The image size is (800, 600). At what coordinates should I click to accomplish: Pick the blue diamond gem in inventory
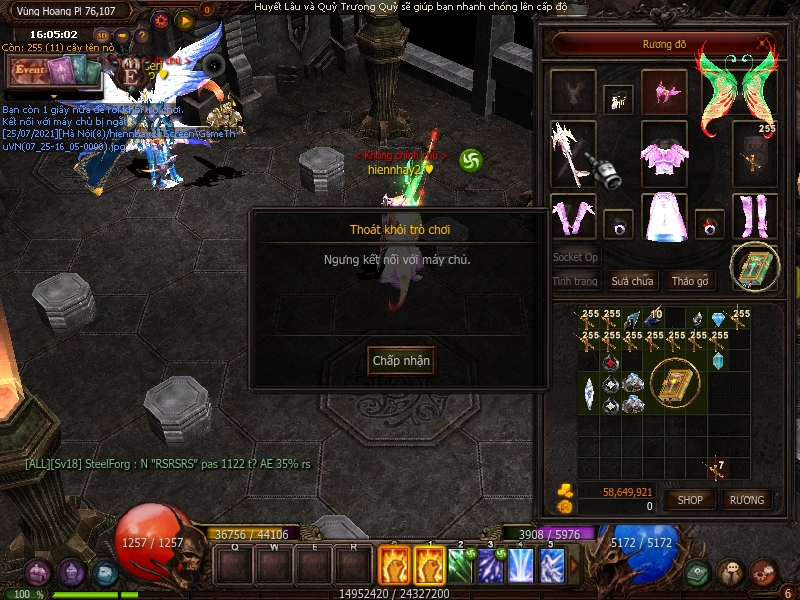pyautogui.click(x=717, y=320)
